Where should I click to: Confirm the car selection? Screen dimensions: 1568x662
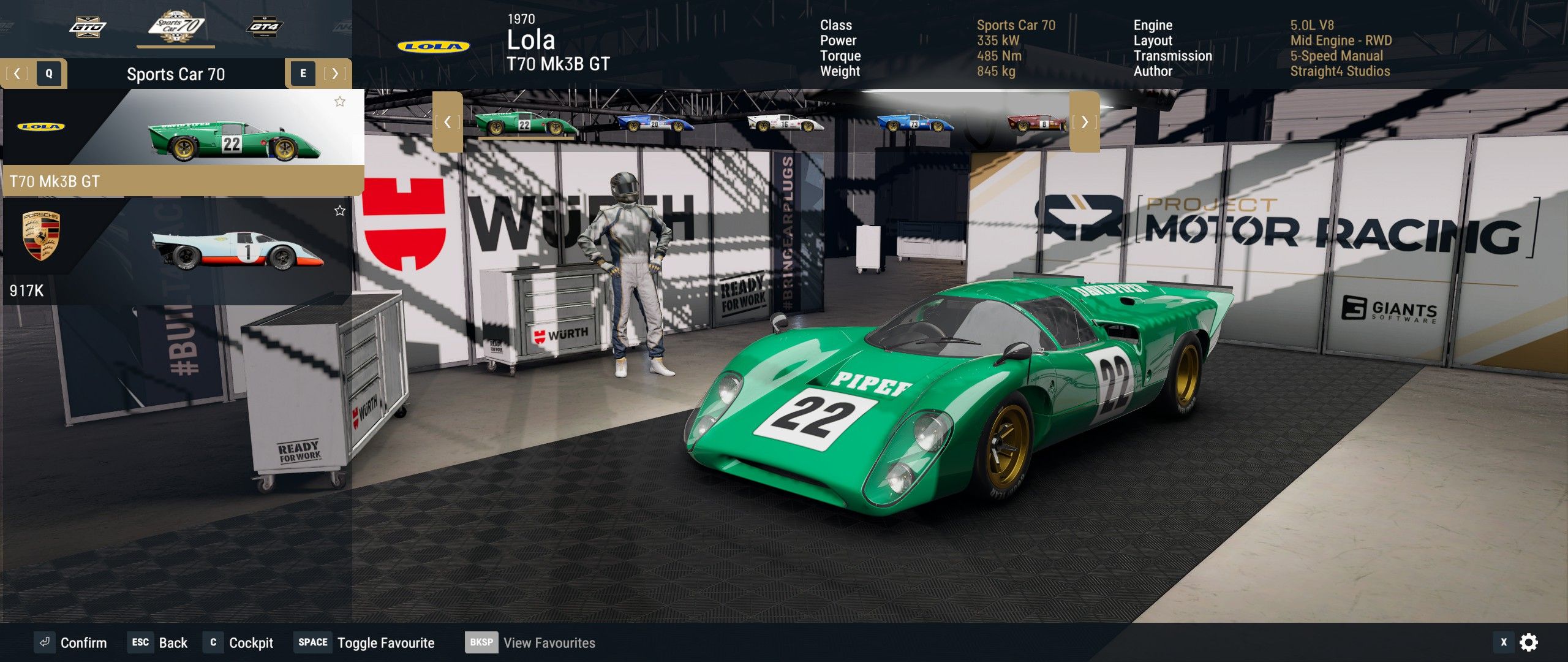[x=71, y=642]
